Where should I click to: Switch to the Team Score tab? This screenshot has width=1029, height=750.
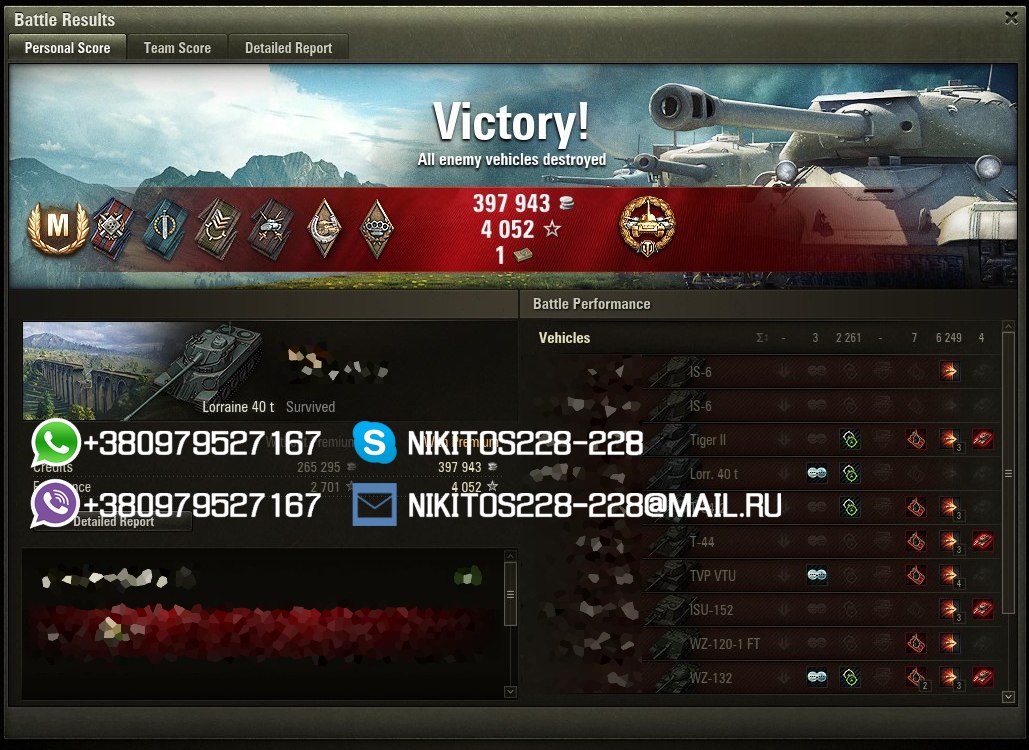pyautogui.click(x=177, y=47)
